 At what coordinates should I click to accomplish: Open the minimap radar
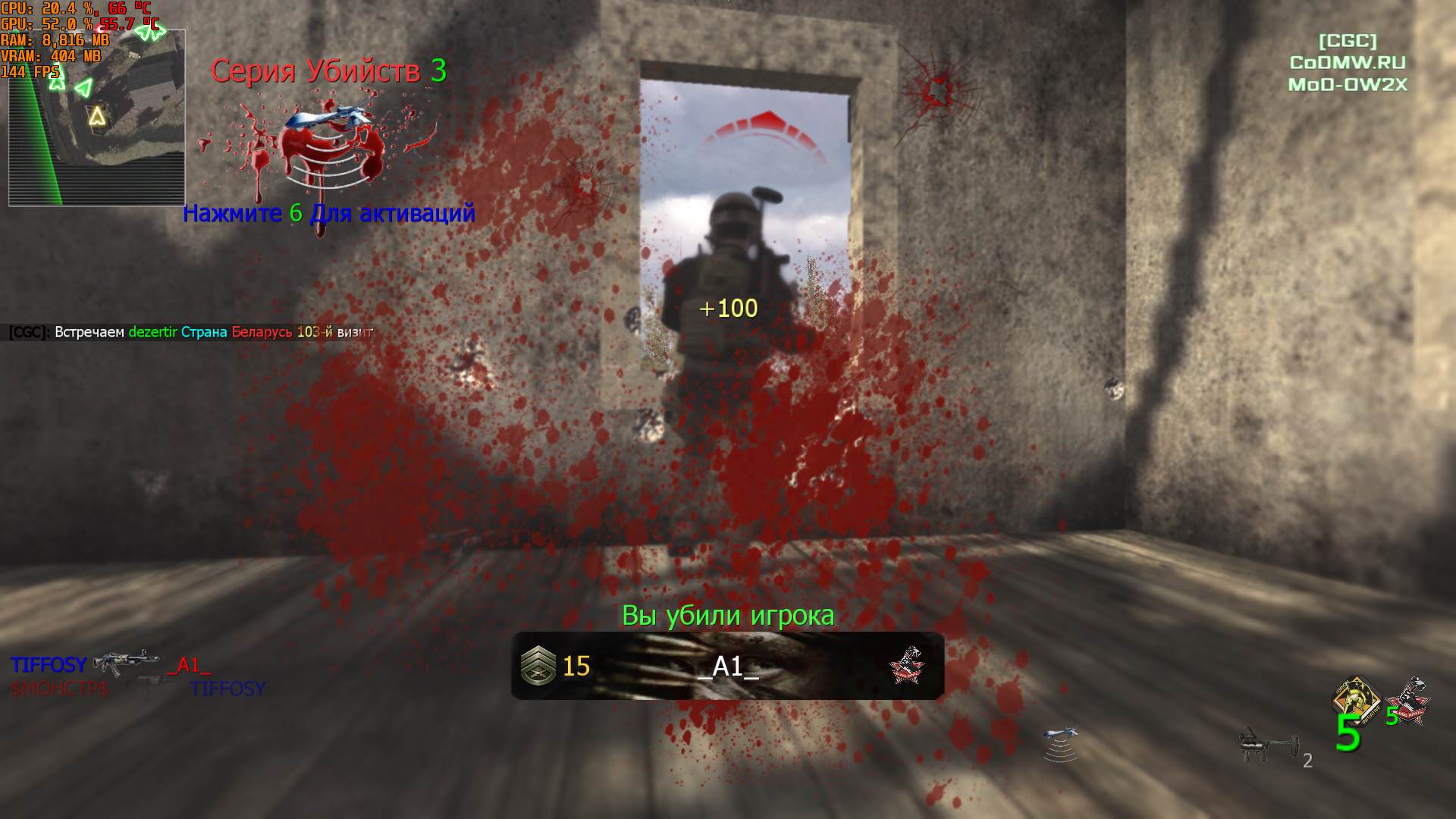pos(96,118)
